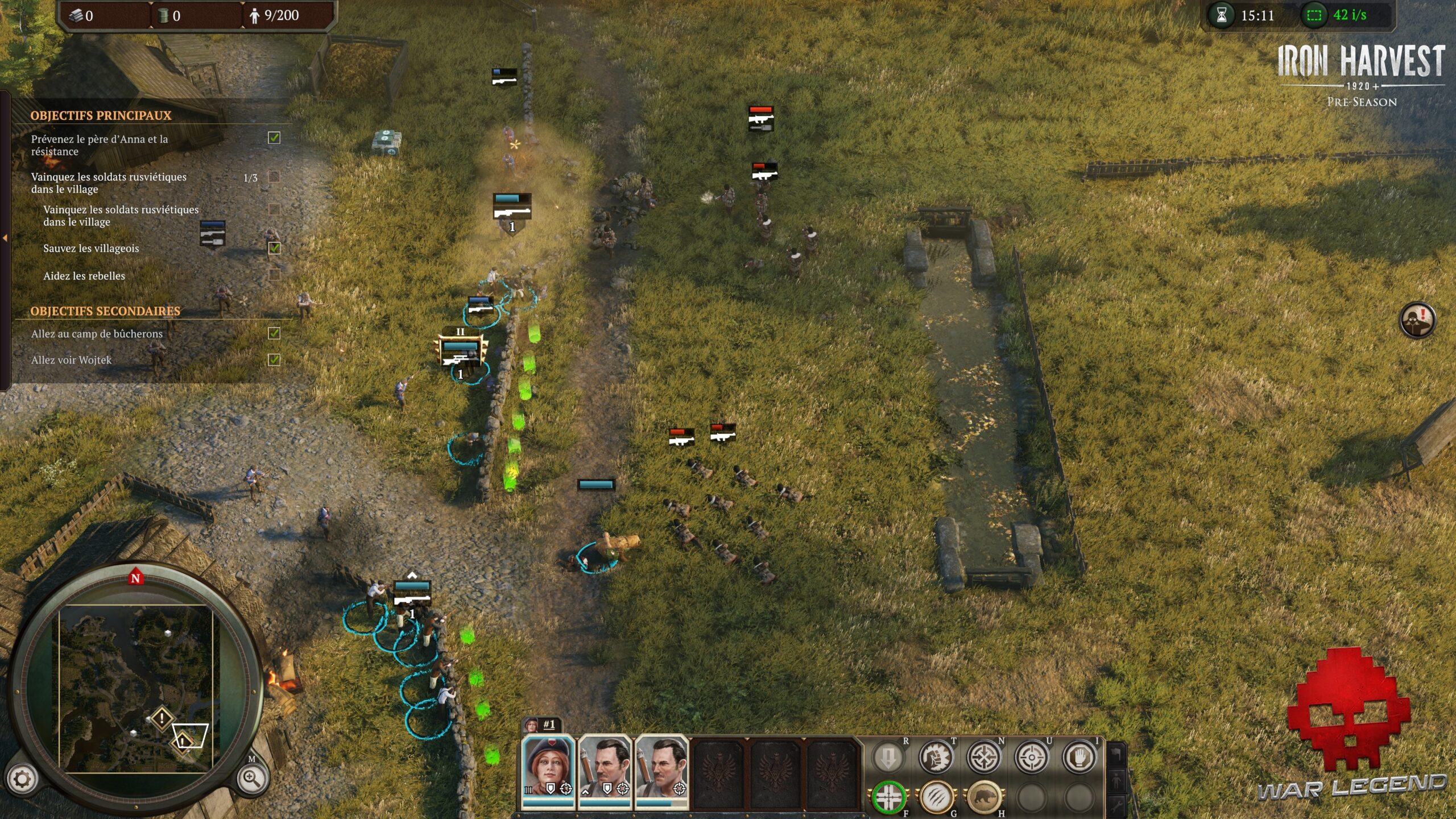
Task: Click the wrench icon on the command panel edge
Action: point(1116,806)
